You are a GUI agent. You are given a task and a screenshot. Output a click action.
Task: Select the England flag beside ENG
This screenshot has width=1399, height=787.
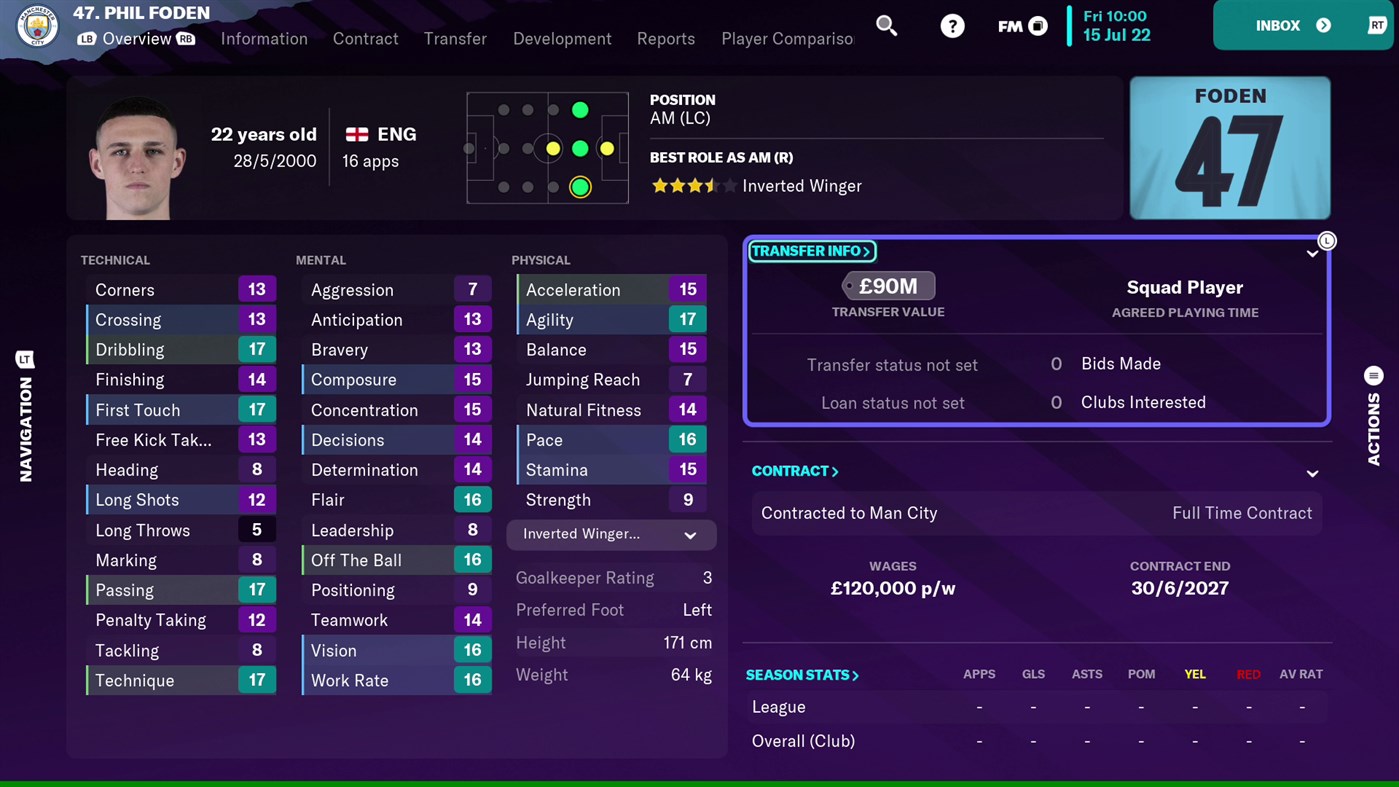357,134
